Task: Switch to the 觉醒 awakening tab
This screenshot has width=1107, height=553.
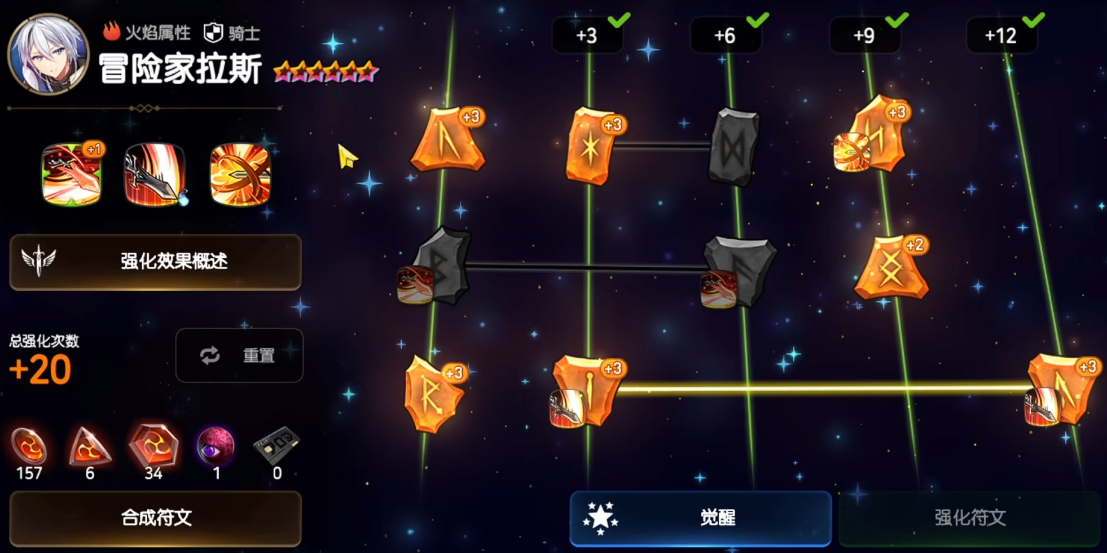Action: click(x=700, y=518)
